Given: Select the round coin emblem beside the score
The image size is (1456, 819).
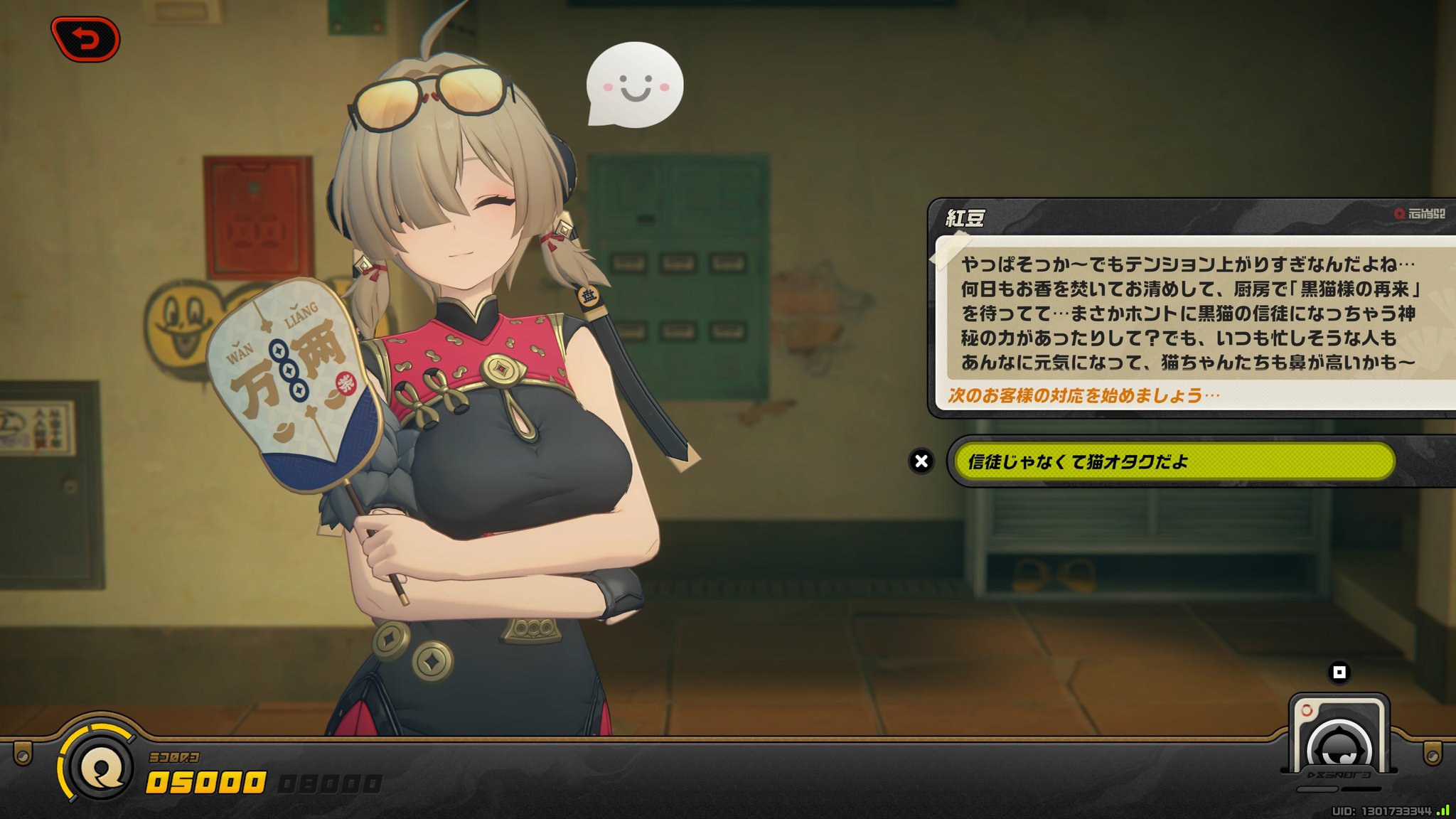Looking at the screenshot, I should coord(101,767).
